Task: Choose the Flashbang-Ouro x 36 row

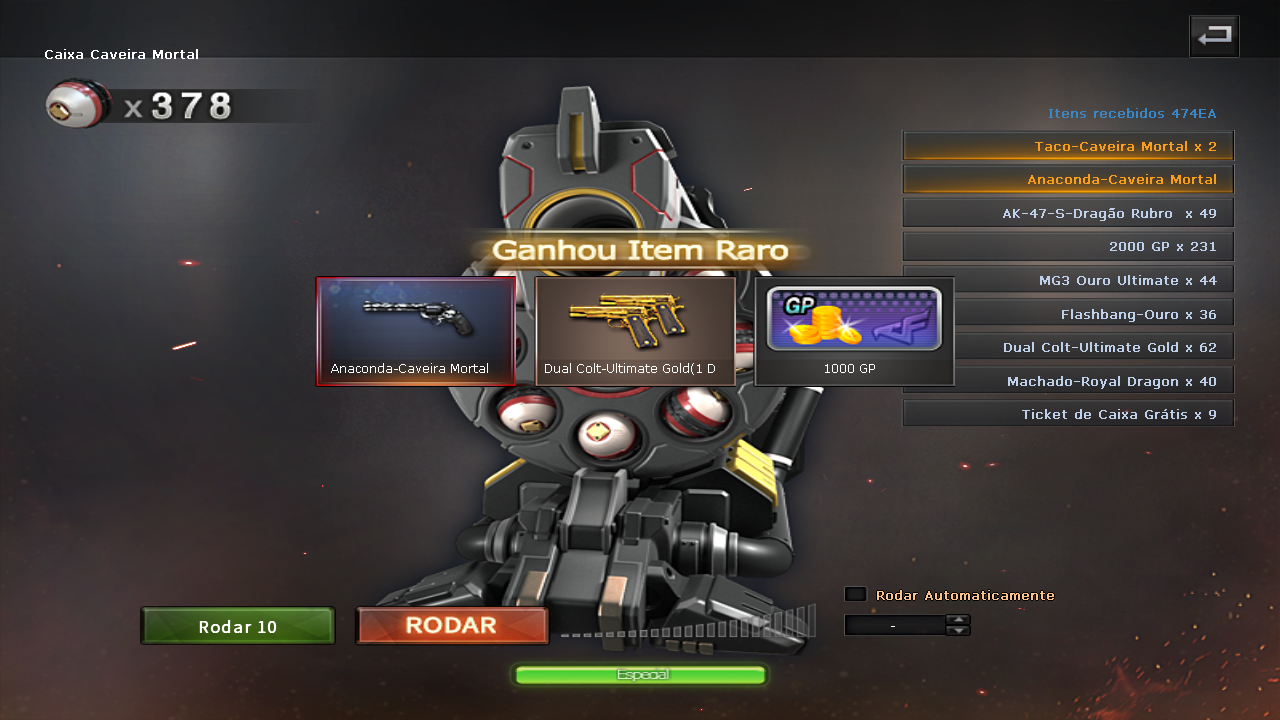Action: point(1090,314)
